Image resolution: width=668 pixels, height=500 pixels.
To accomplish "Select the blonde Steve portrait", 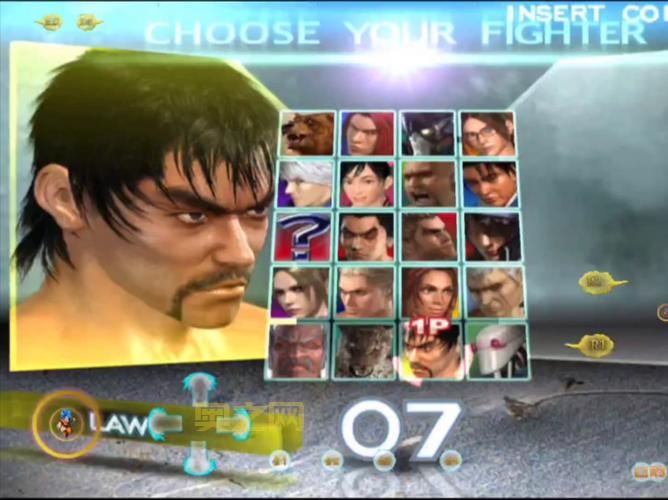I will [365, 291].
